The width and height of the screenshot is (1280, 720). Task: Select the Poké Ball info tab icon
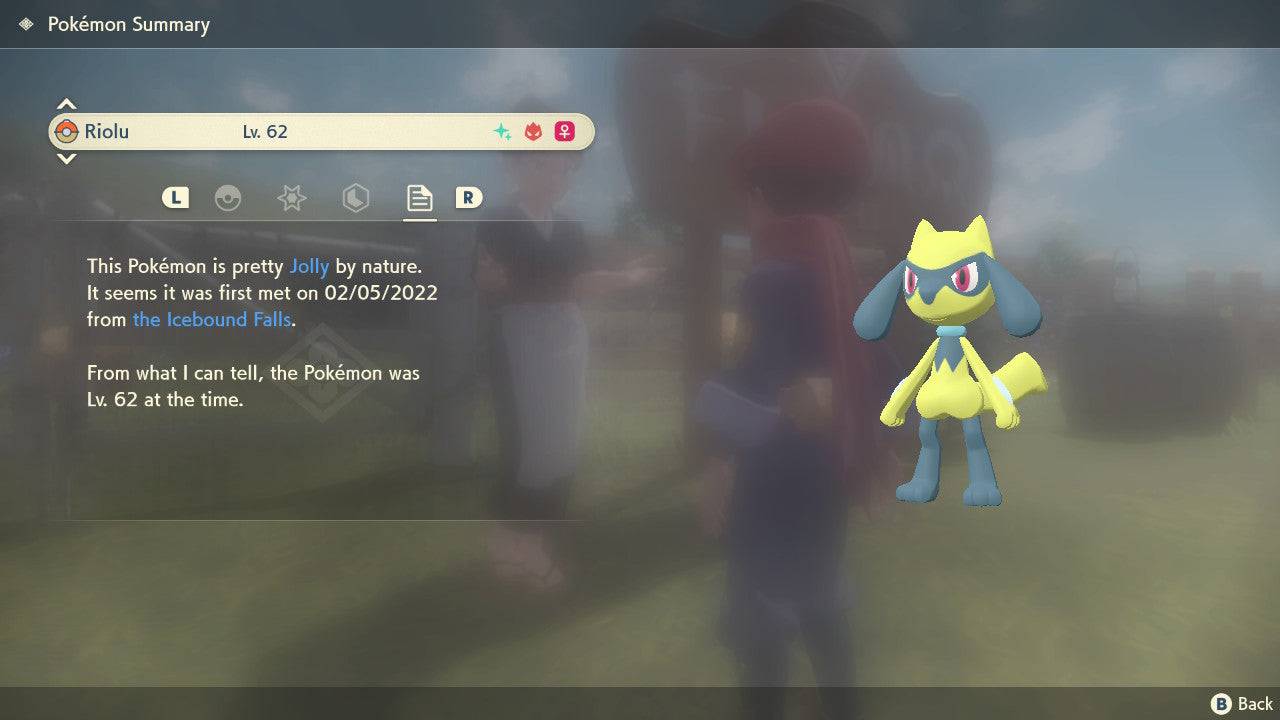(229, 198)
